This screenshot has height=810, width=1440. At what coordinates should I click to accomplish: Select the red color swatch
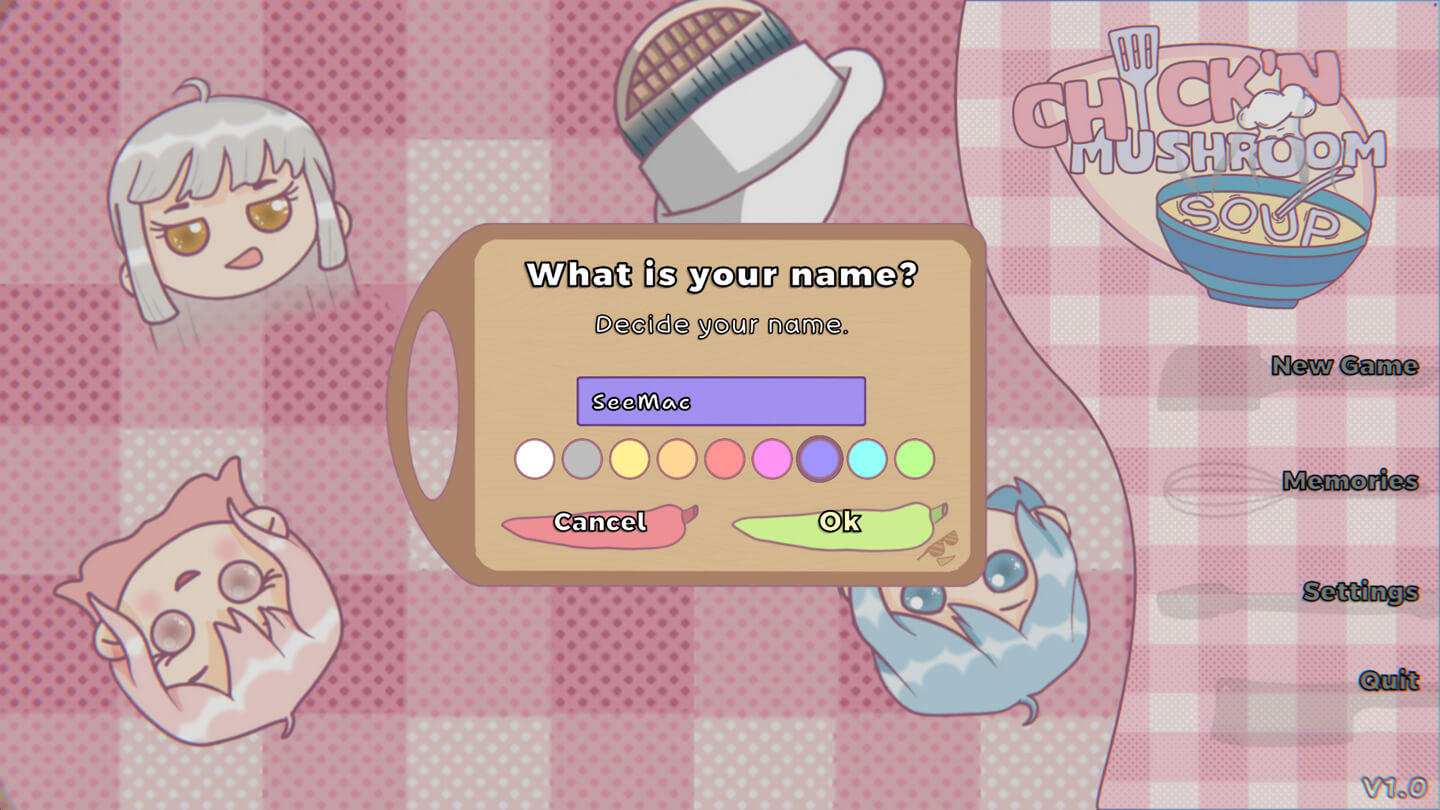(x=724, y=459)
